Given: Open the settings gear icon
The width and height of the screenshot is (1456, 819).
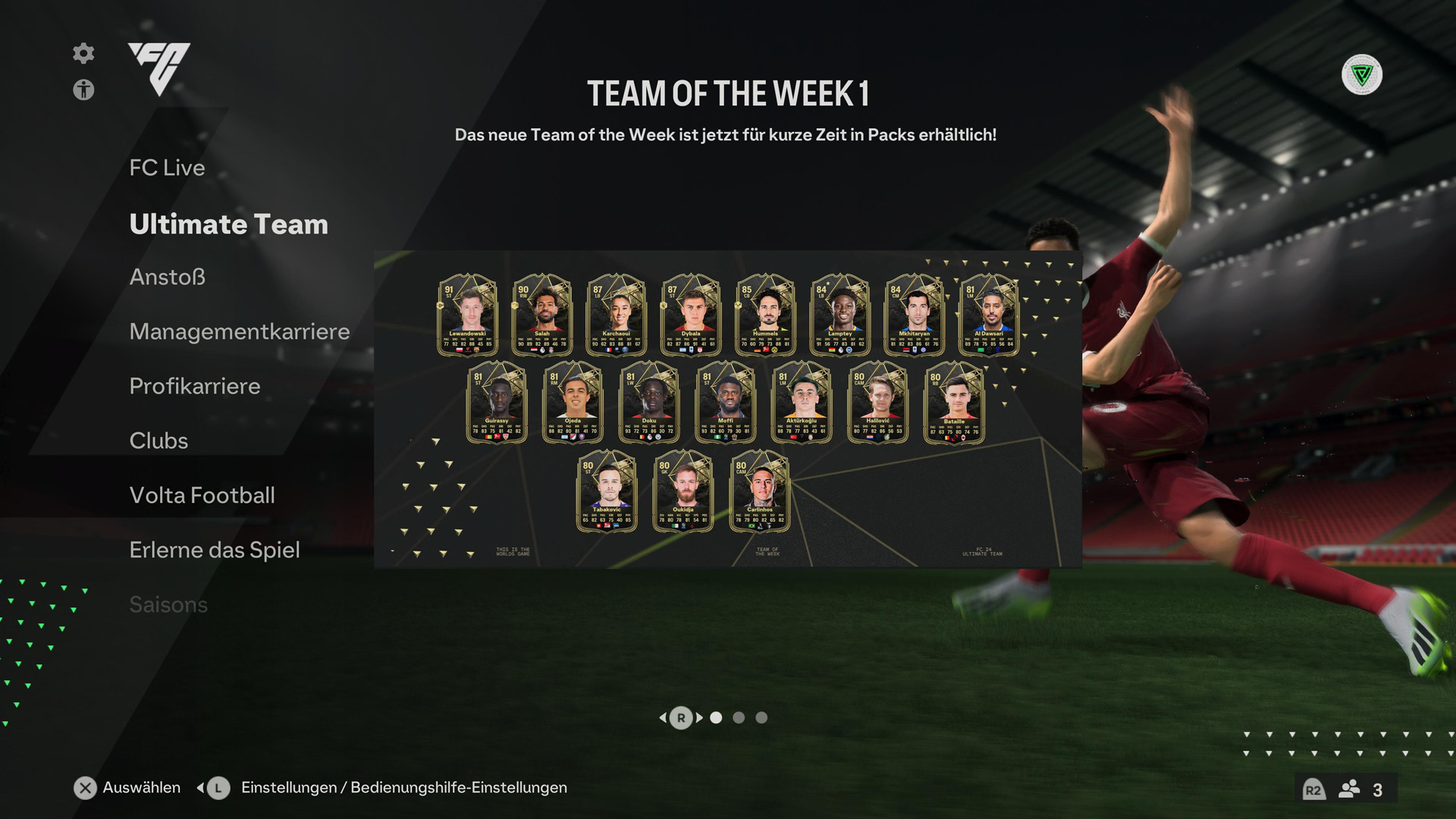Looking at the screenshot, I should [x=83, y=54].
